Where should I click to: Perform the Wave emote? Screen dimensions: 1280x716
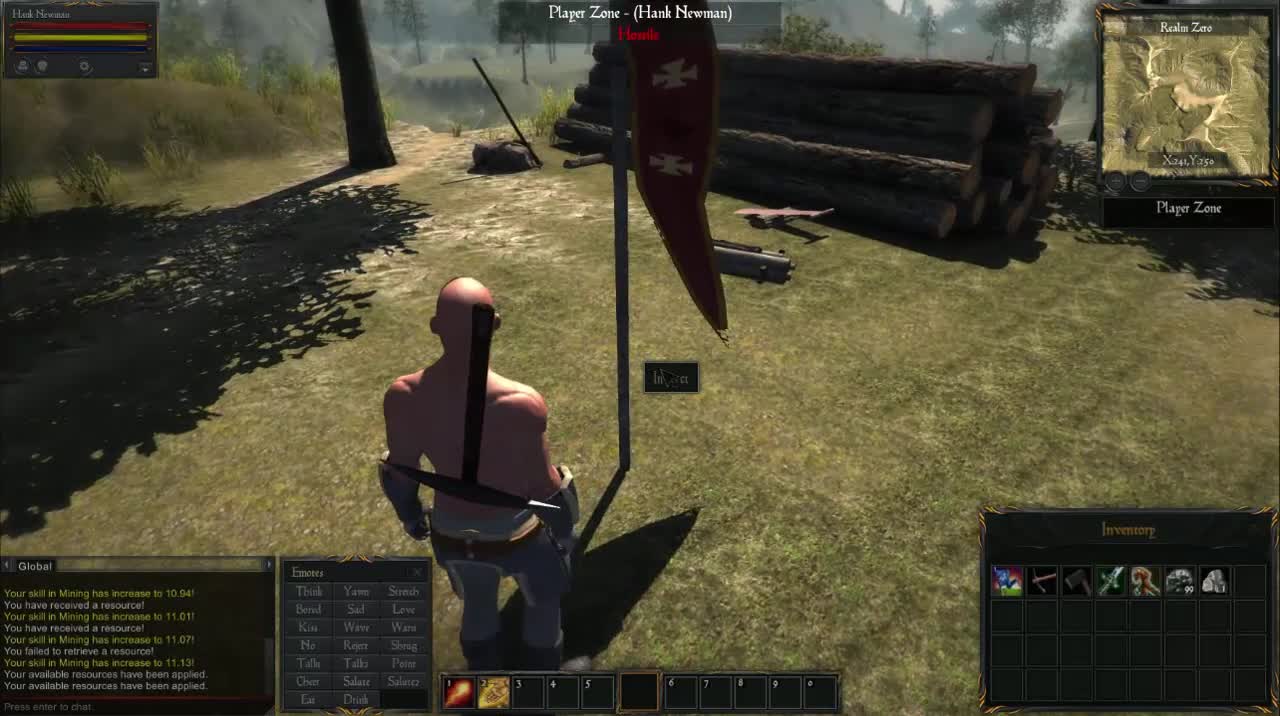coord(356,627)
